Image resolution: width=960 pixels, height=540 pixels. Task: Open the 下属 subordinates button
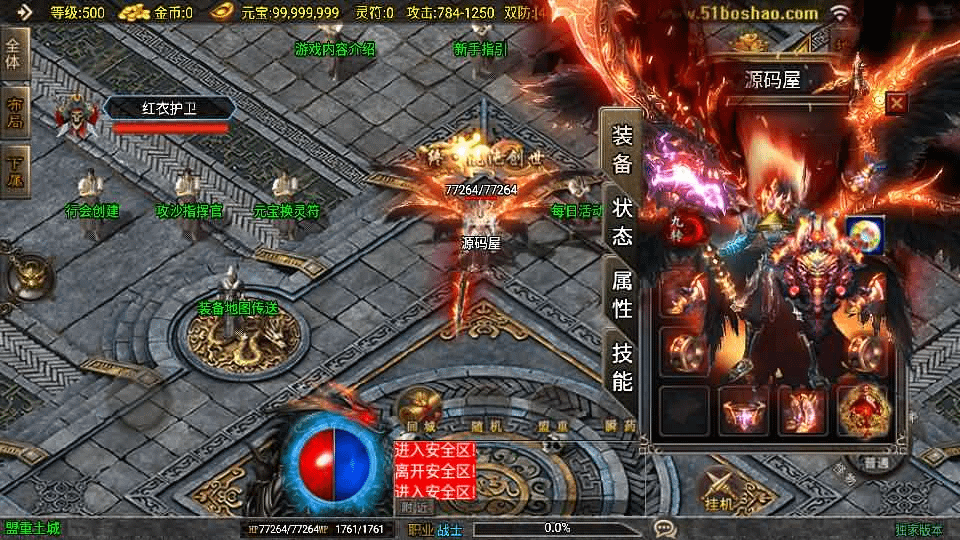coord(14,169)
